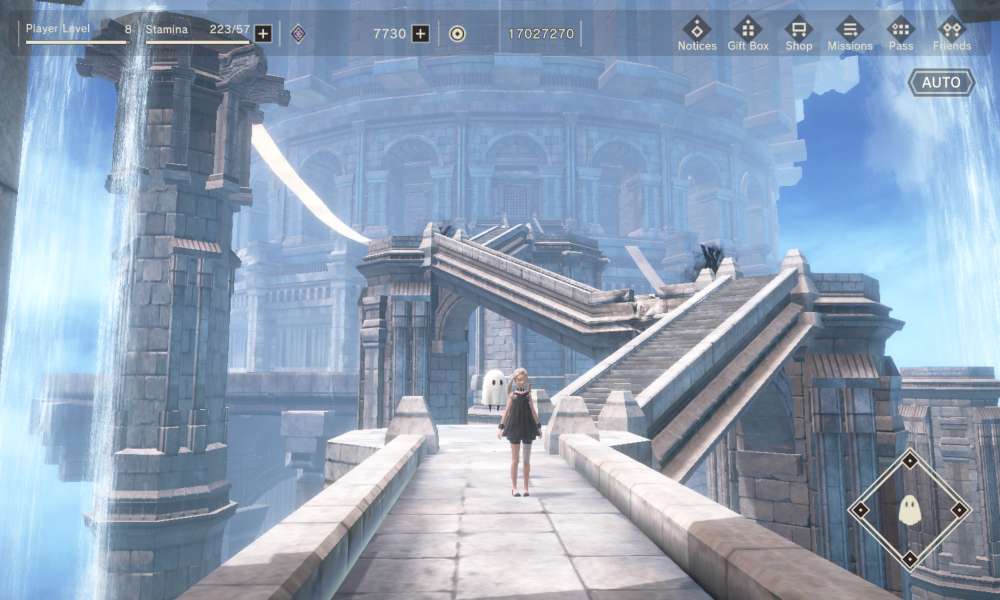Open the Pass menu
Screen dimensions: 1000x600
click(x=901, y=32)
